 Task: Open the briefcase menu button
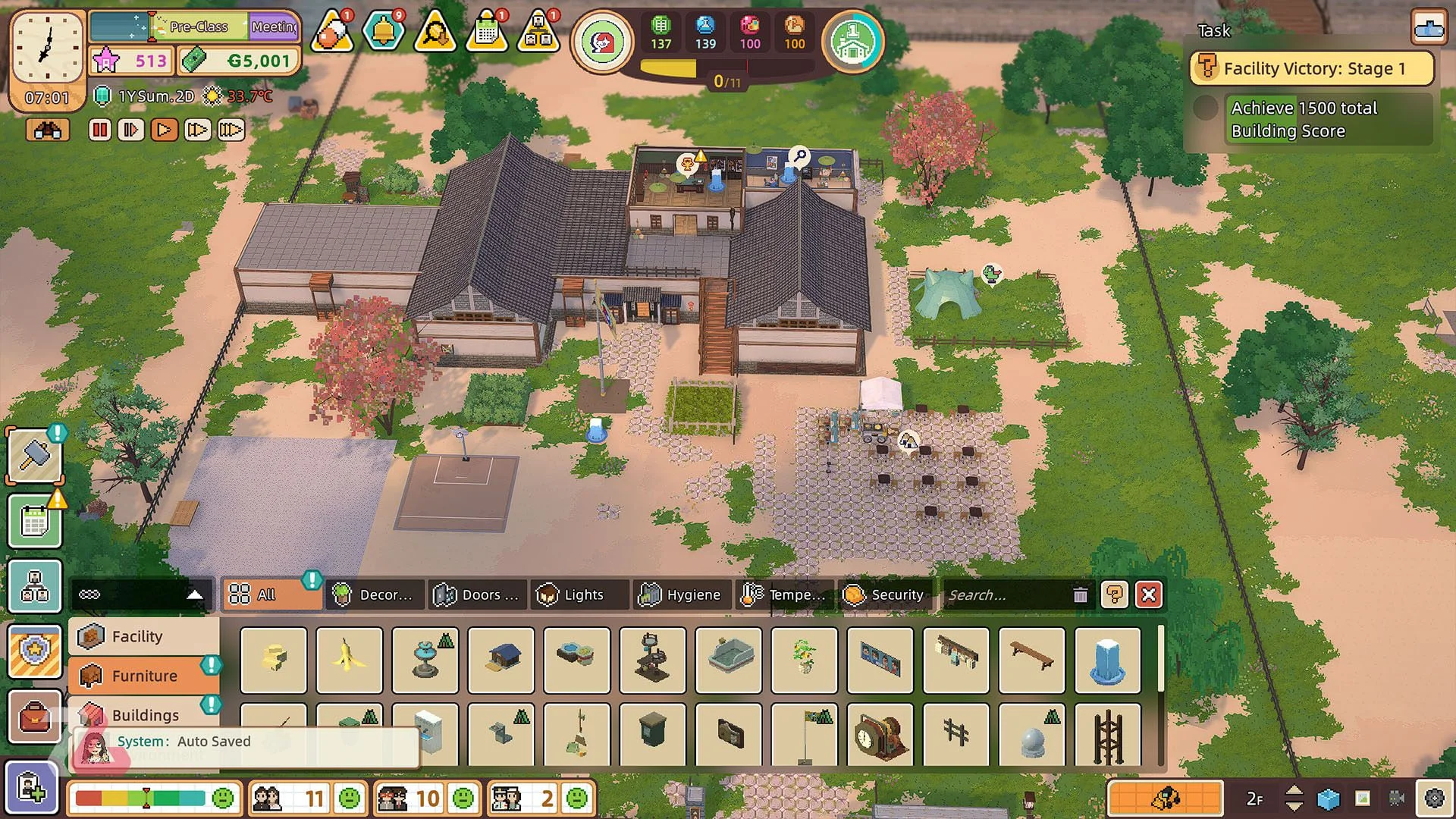click(x=35, y=717)
